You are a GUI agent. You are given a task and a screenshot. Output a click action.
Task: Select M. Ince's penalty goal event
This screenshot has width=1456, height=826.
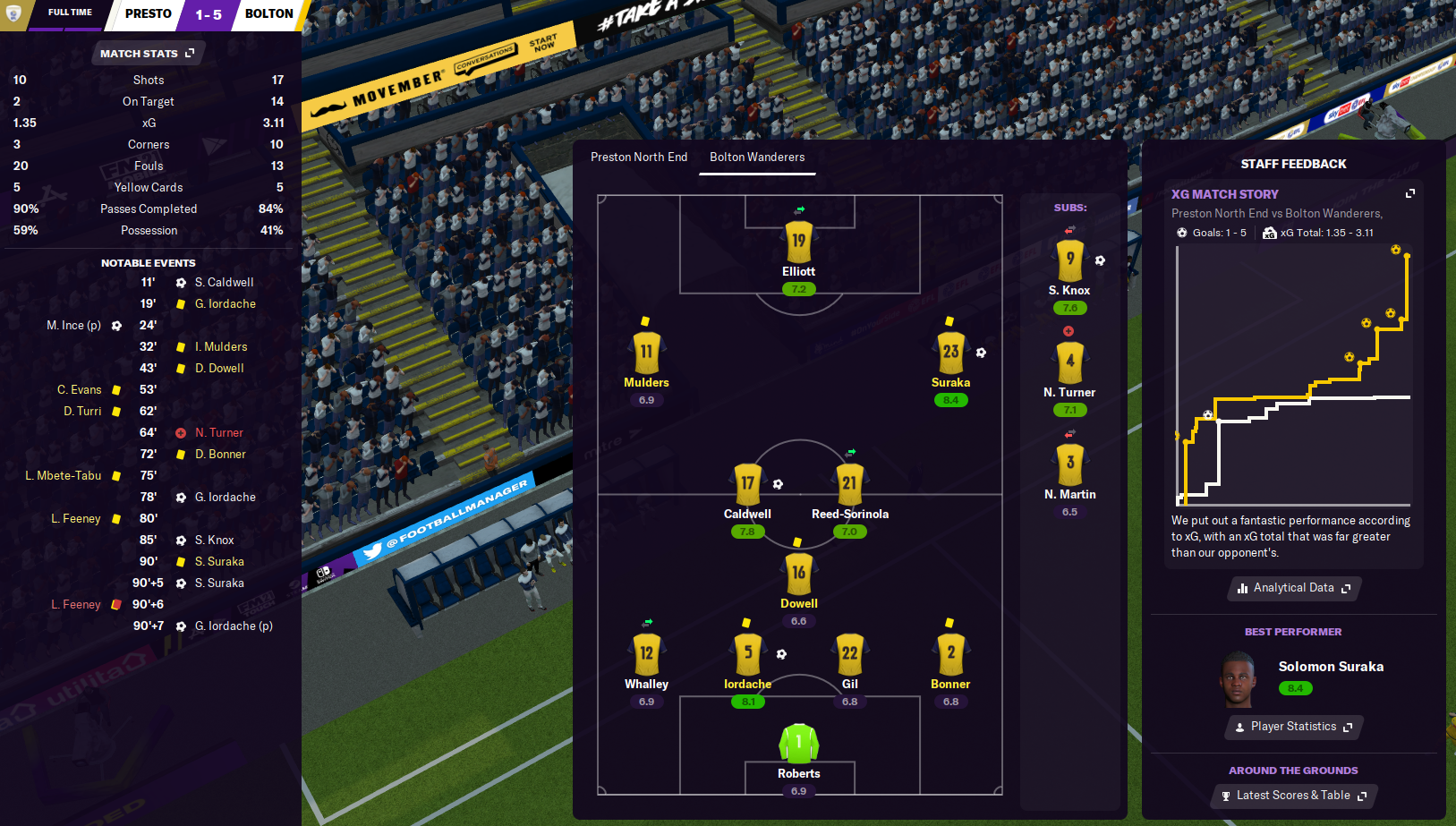click(74, 326)
